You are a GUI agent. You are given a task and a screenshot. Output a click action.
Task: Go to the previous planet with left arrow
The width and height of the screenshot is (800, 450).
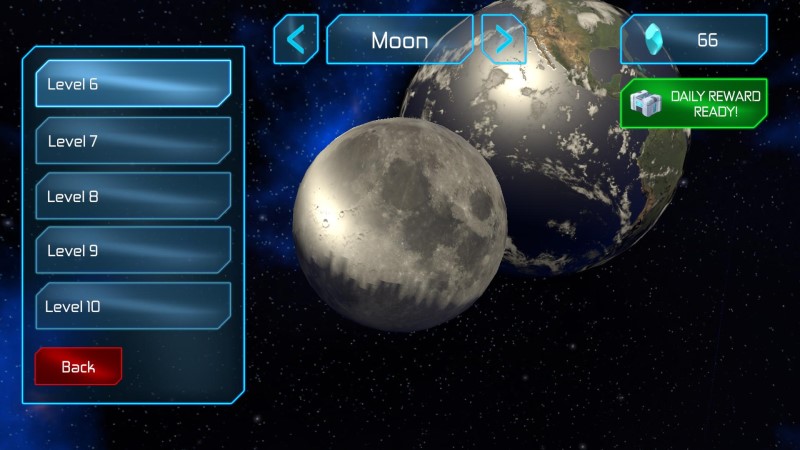(296, 40)
